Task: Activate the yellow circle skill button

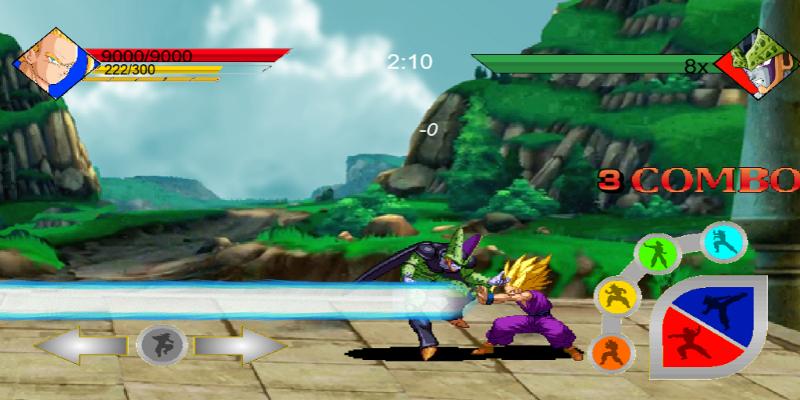Action: pos(612,297)
